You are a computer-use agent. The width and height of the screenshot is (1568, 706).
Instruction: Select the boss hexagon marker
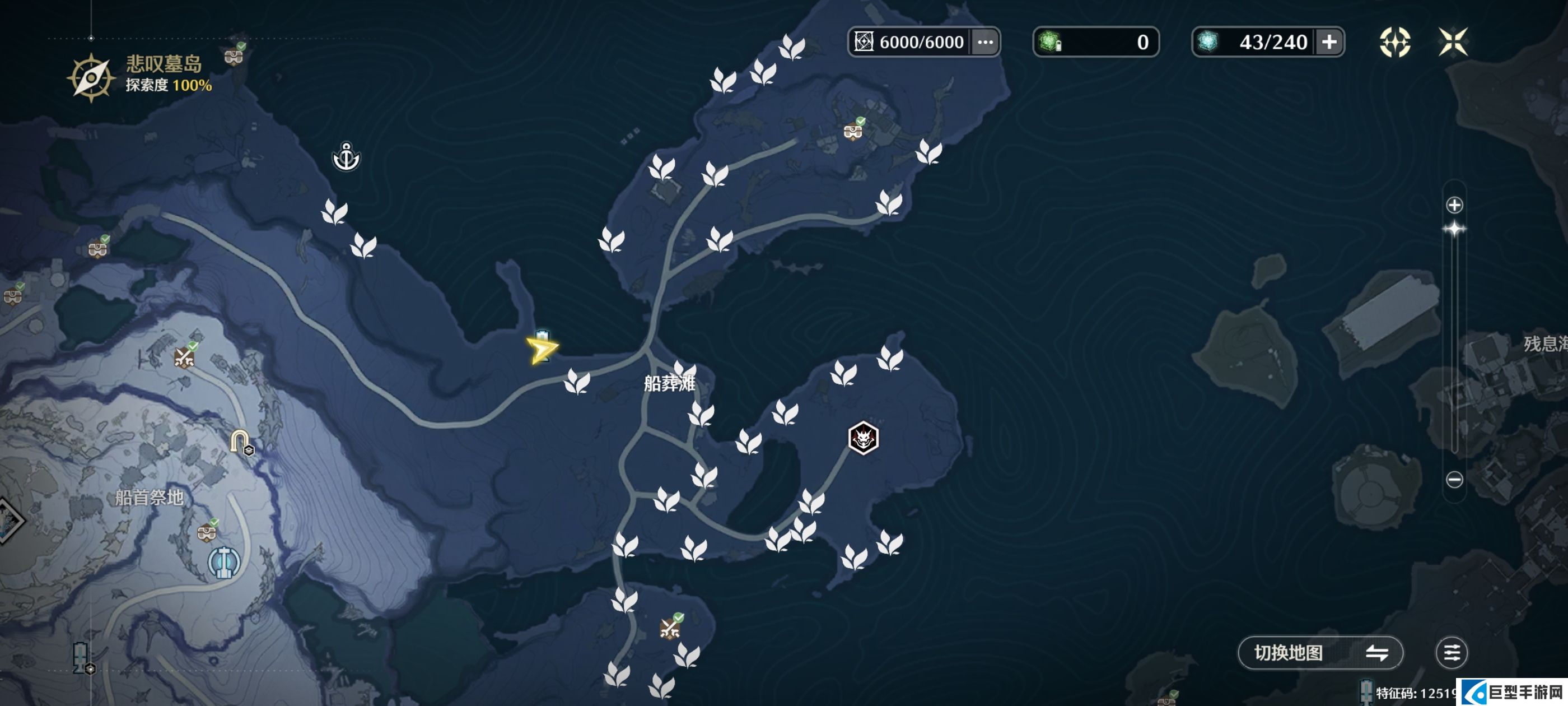pos(862,438)
